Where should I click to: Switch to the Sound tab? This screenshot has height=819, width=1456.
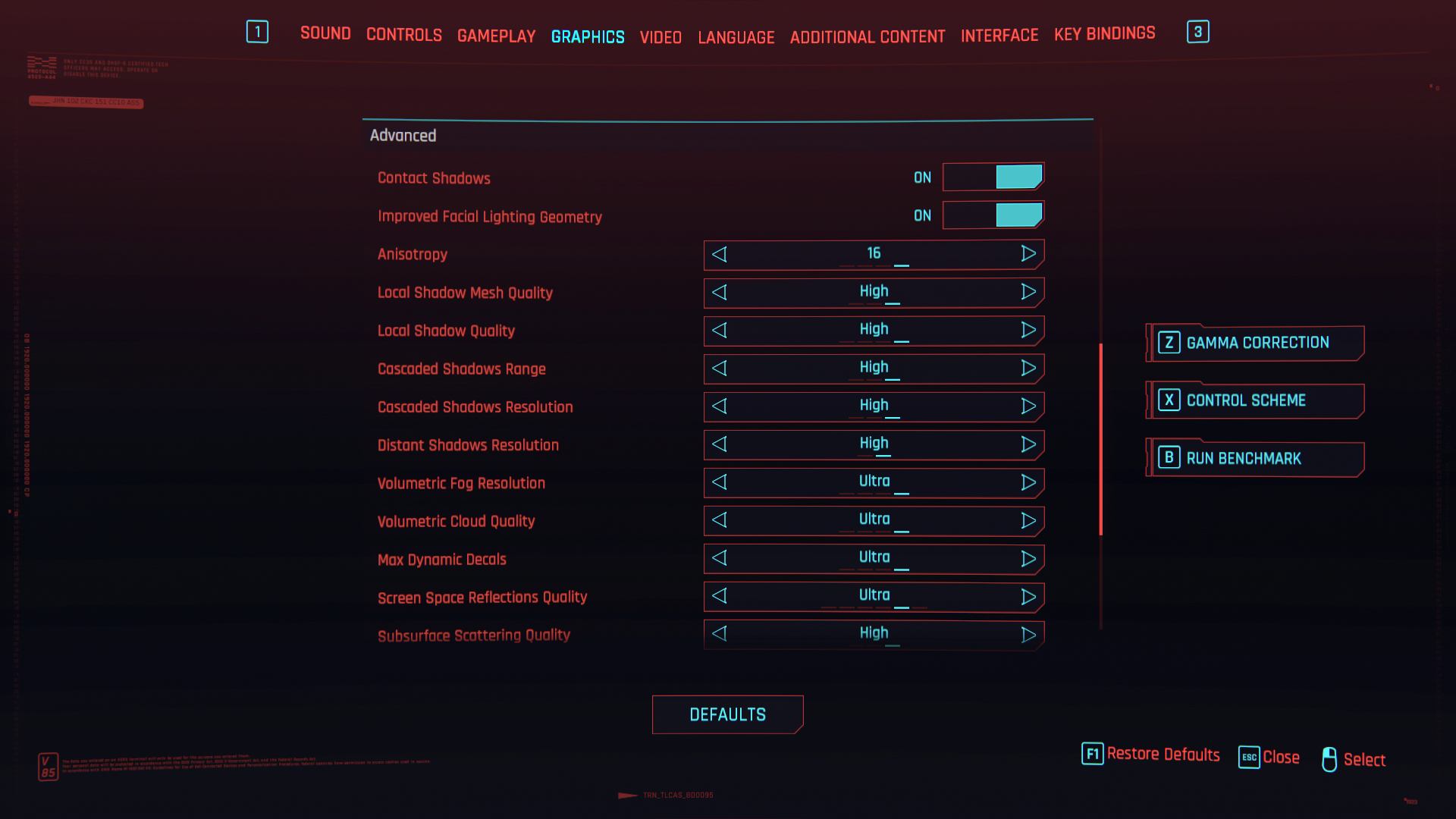click(x=325, y=33)
